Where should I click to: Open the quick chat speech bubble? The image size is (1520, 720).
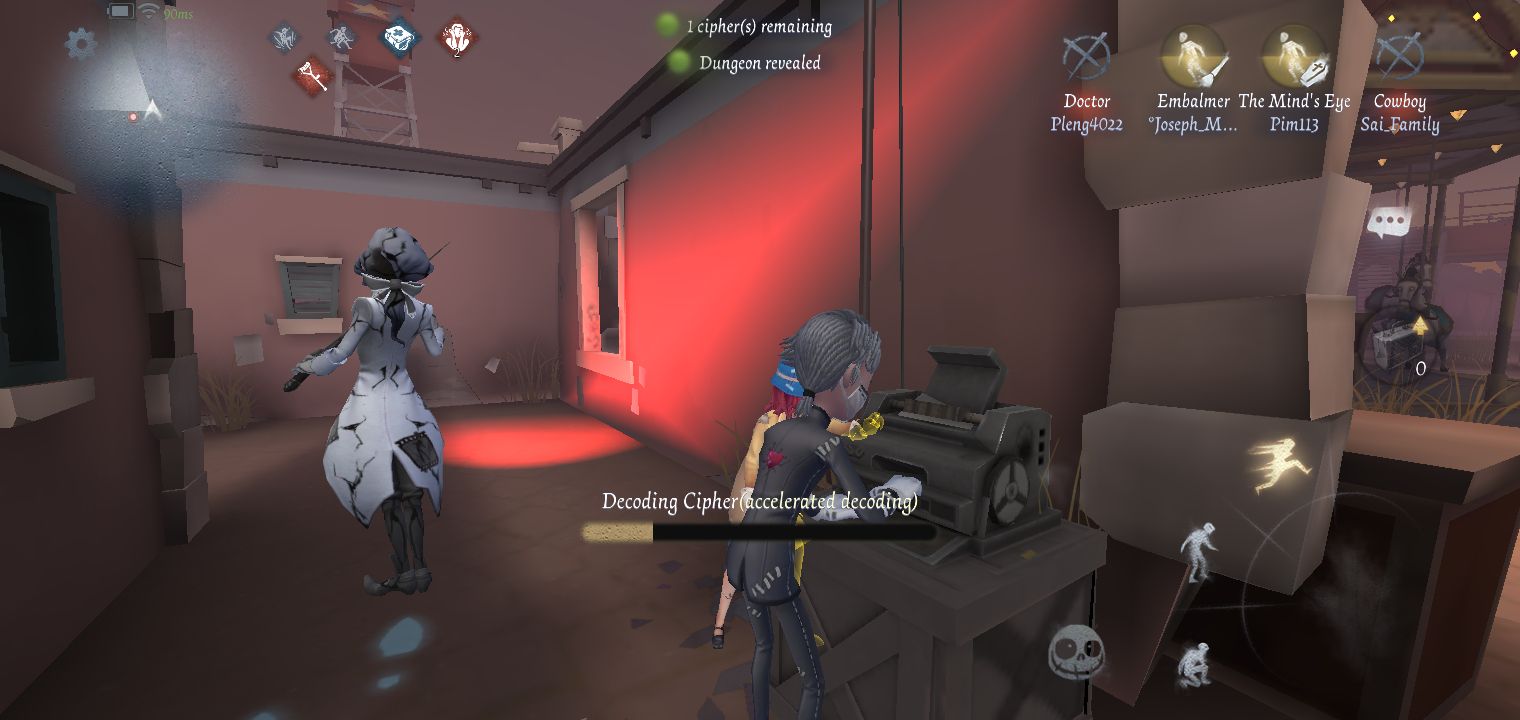pyautogui.click(x=1387, y=222)
